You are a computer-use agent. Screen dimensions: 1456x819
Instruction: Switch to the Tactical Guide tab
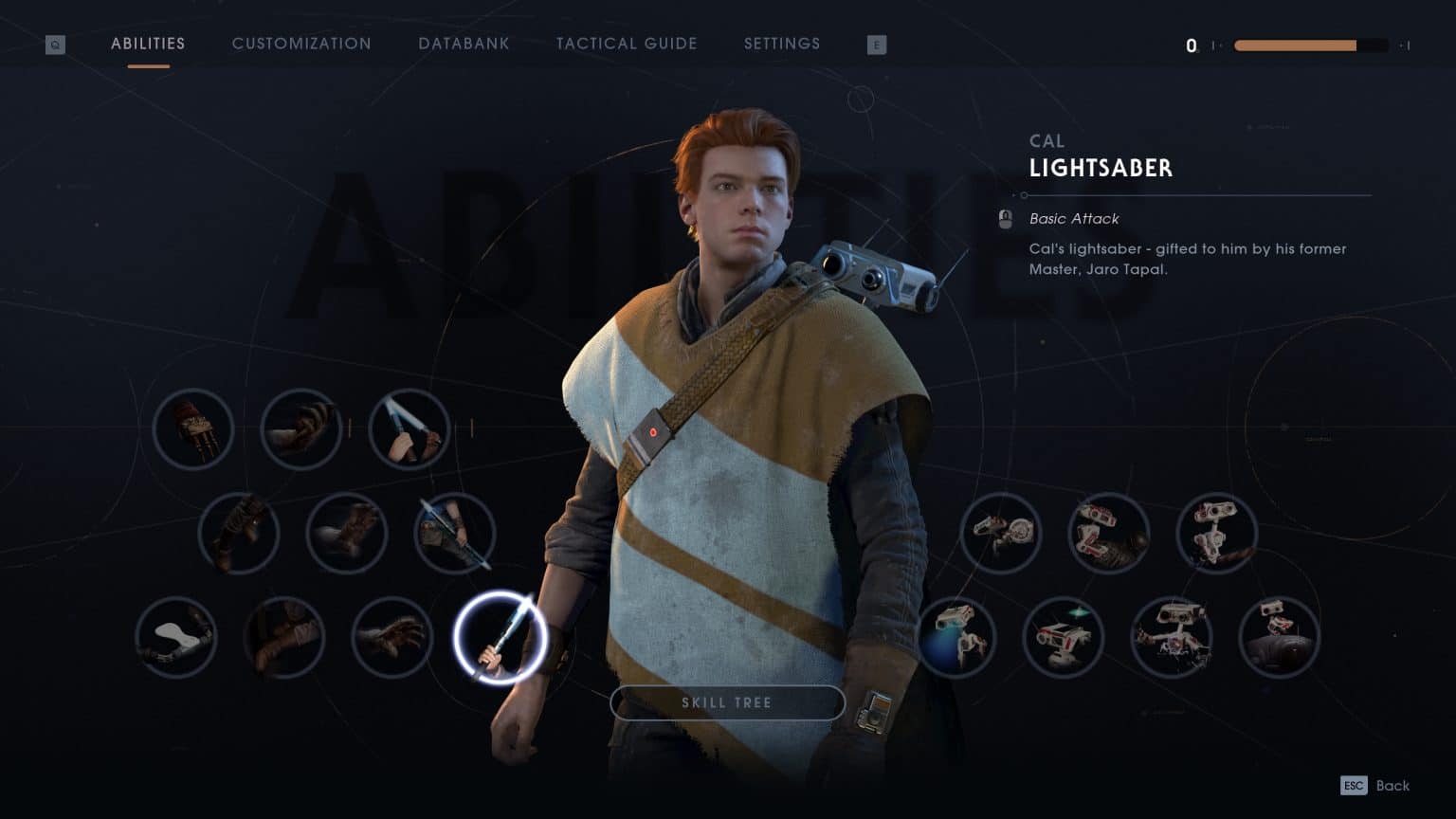627,44
